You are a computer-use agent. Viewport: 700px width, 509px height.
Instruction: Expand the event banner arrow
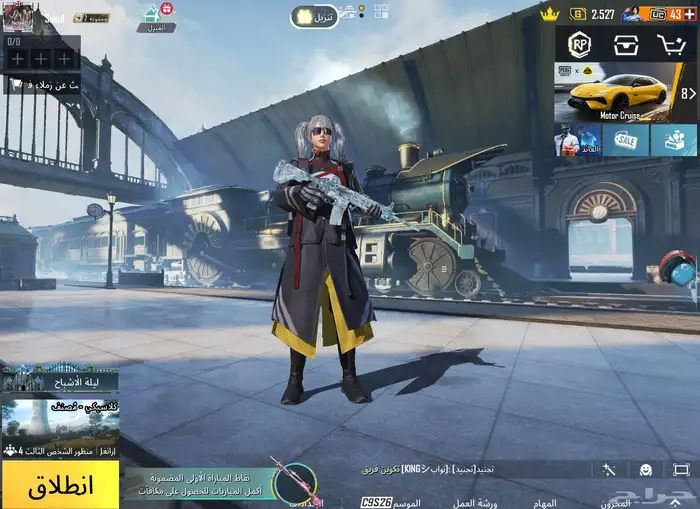click(688, 93)
